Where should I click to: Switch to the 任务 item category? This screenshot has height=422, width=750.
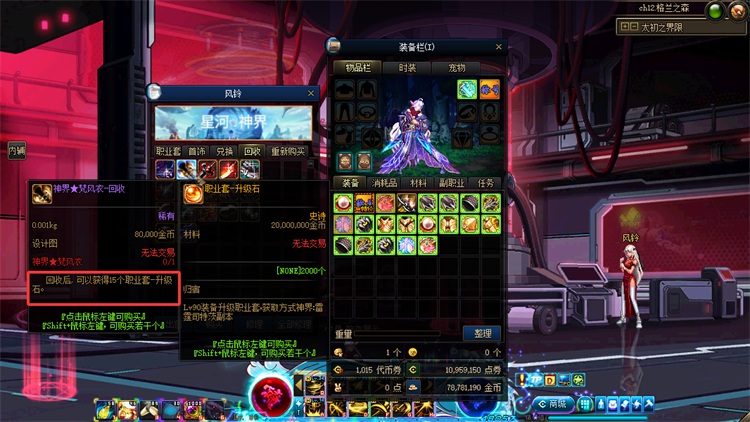[486, 183]
